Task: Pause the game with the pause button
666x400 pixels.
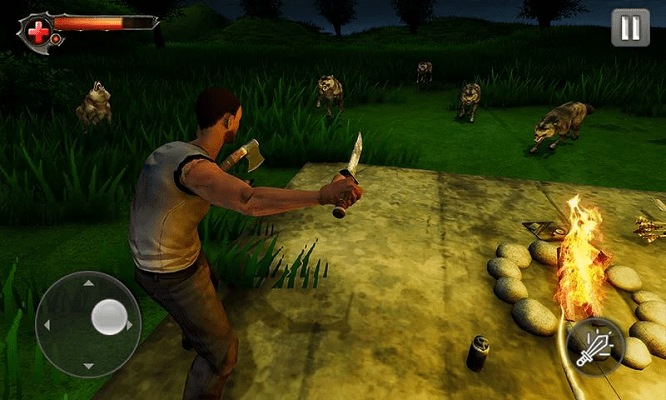Action: (630, 28)
